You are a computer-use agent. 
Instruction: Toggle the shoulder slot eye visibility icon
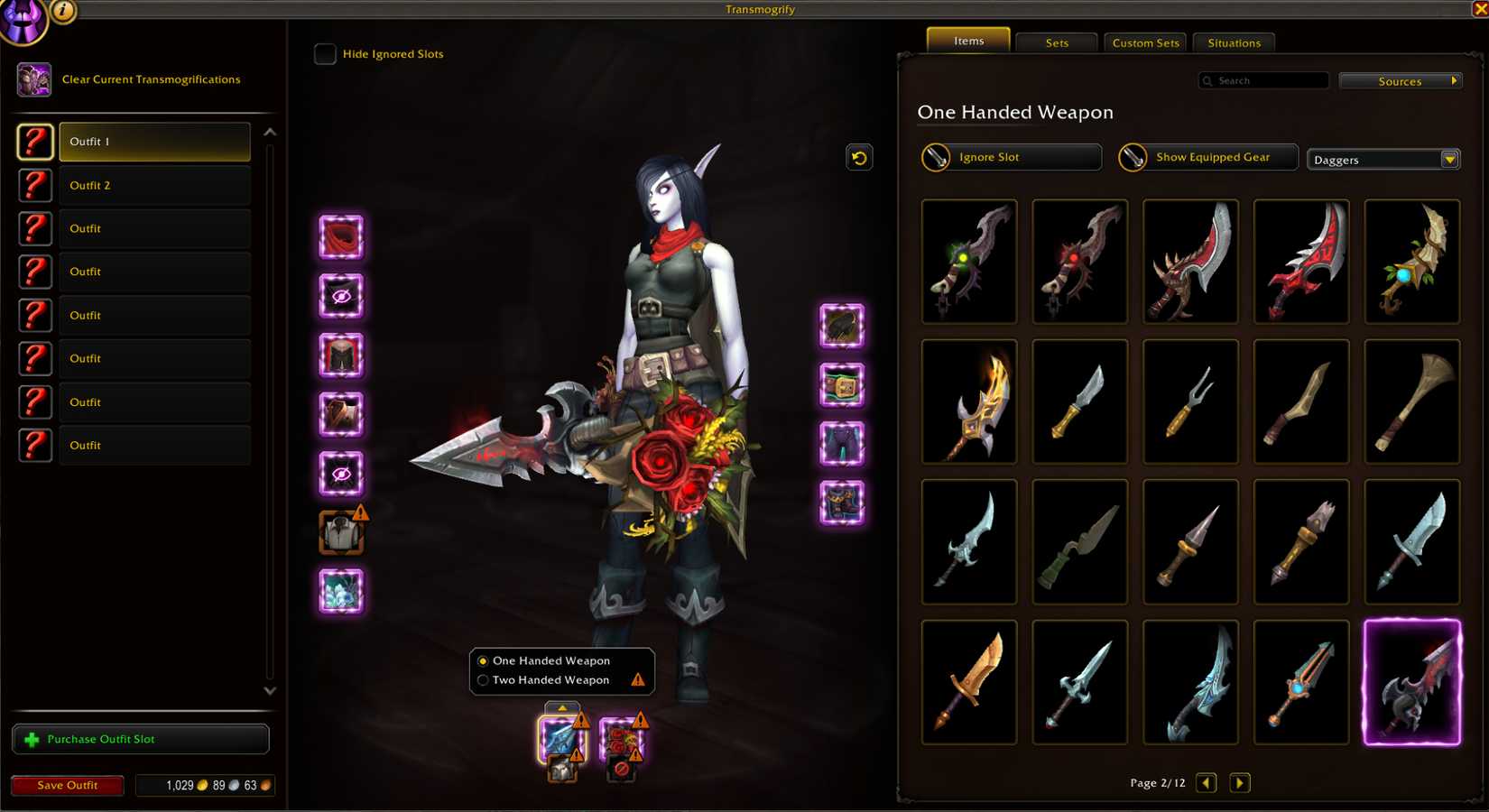coord(340,298)
